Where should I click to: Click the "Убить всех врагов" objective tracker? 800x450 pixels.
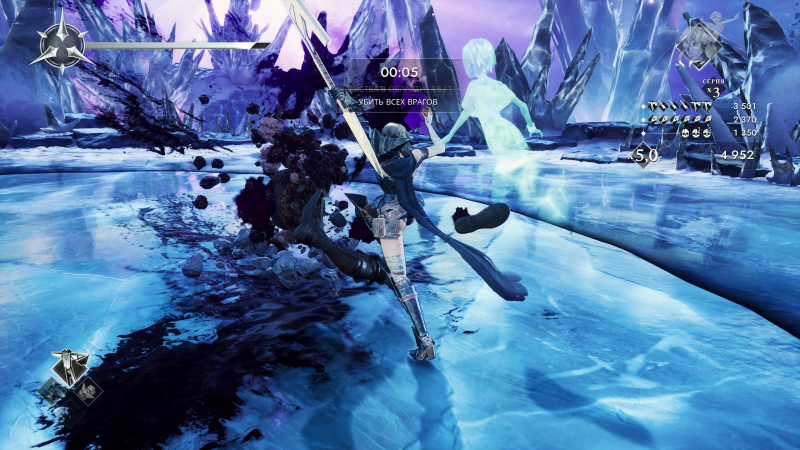(399, 102)
